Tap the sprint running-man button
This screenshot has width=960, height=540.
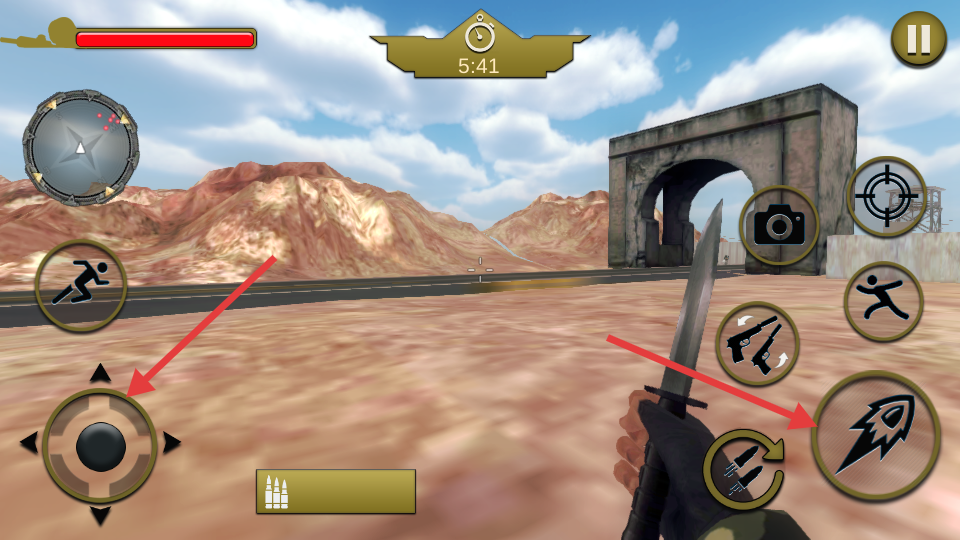click(80, 285)
